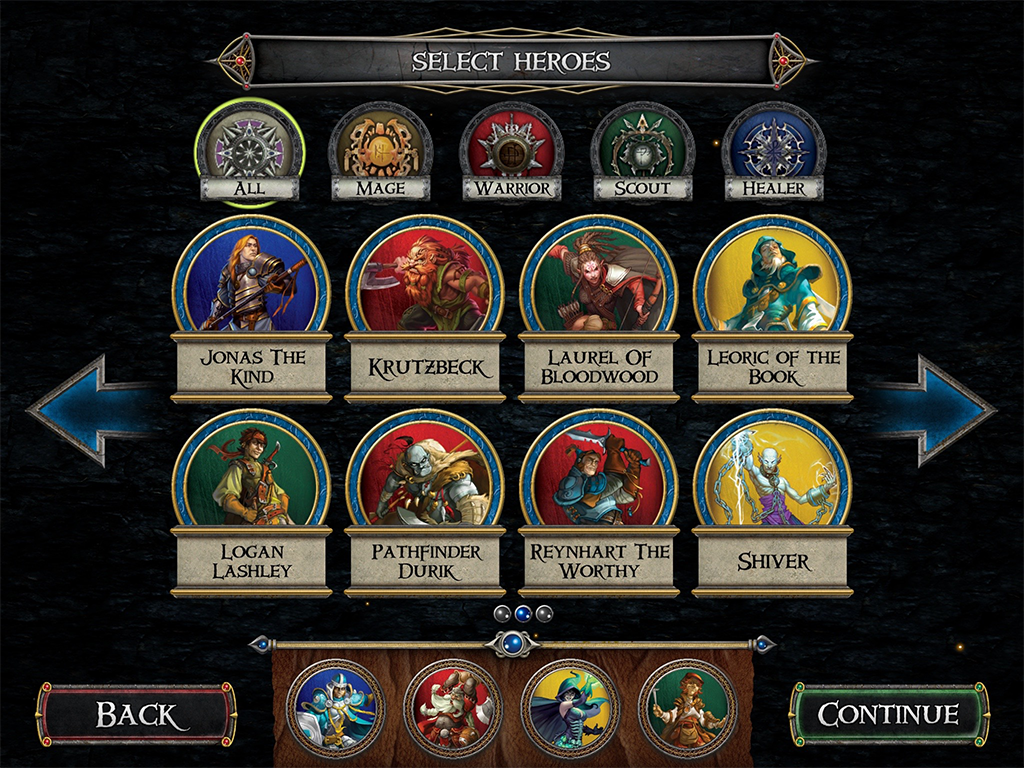The height and width of the screenshot is (768, 1024).
Task: Continue with the selected heroes
Action: [888, 714]
